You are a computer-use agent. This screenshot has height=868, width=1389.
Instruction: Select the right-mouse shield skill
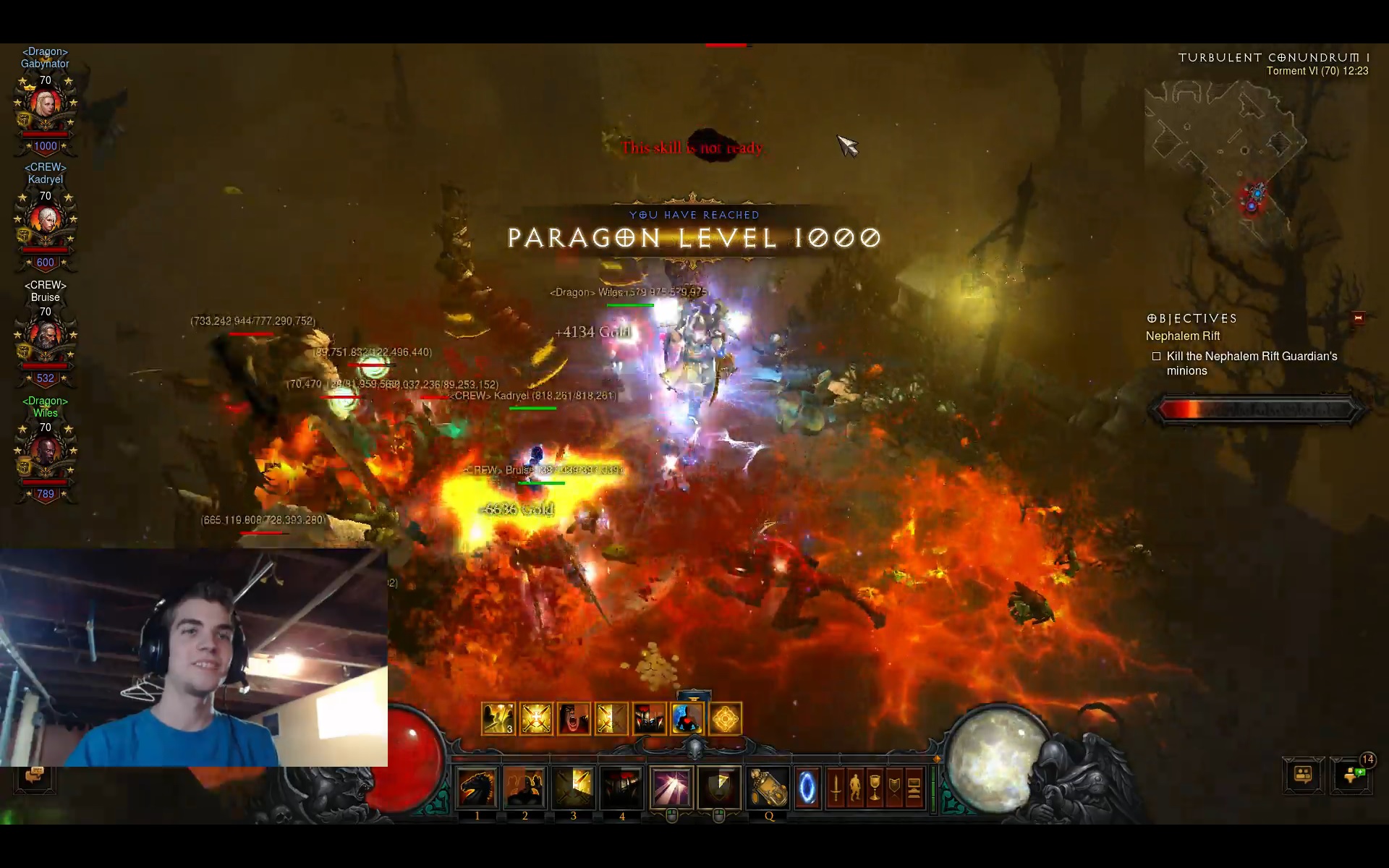pos(719,788)
